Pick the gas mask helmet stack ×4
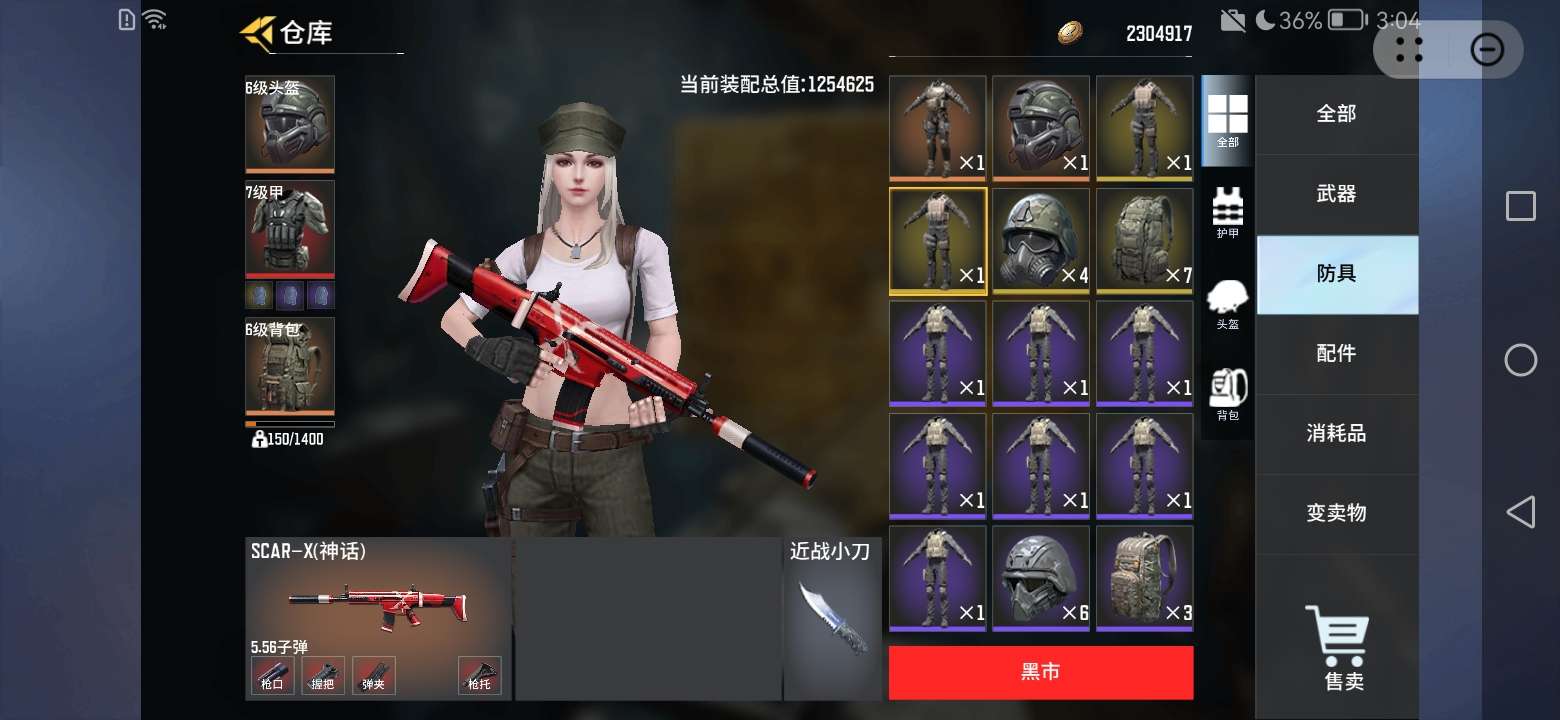Screen dimensions: 1560x720 [x=1041, y=241]
